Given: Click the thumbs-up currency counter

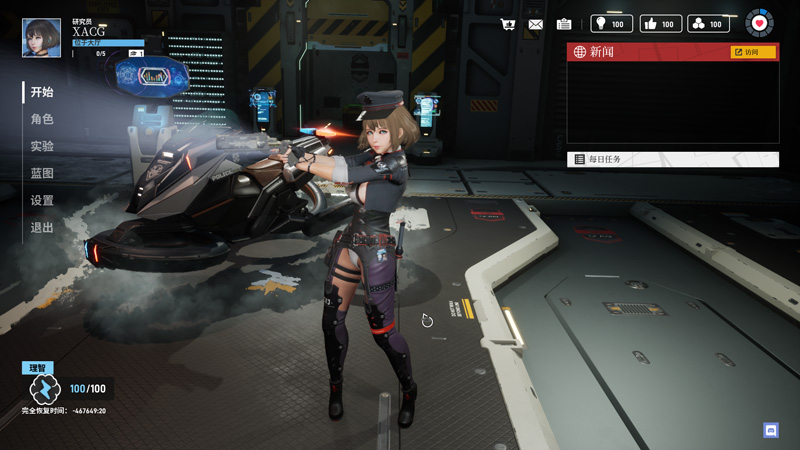Looking at the screenshot, I should click(659, 24).
